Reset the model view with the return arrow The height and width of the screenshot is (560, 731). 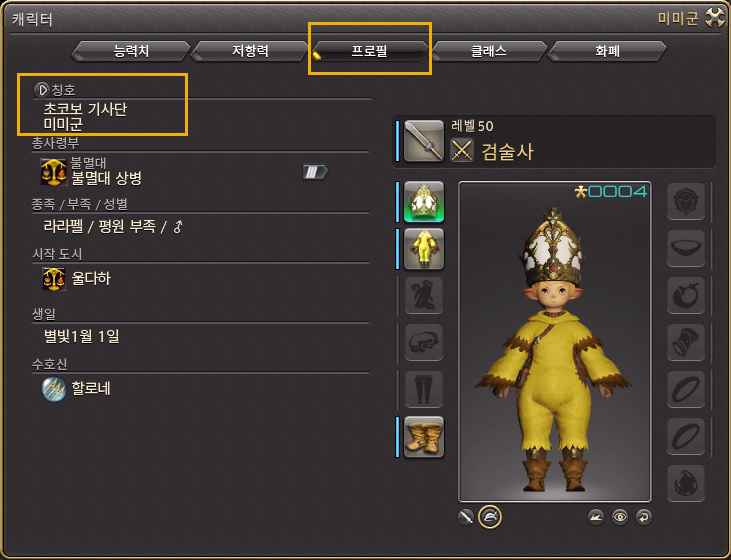pyautogui.click(x=643, y=517)
